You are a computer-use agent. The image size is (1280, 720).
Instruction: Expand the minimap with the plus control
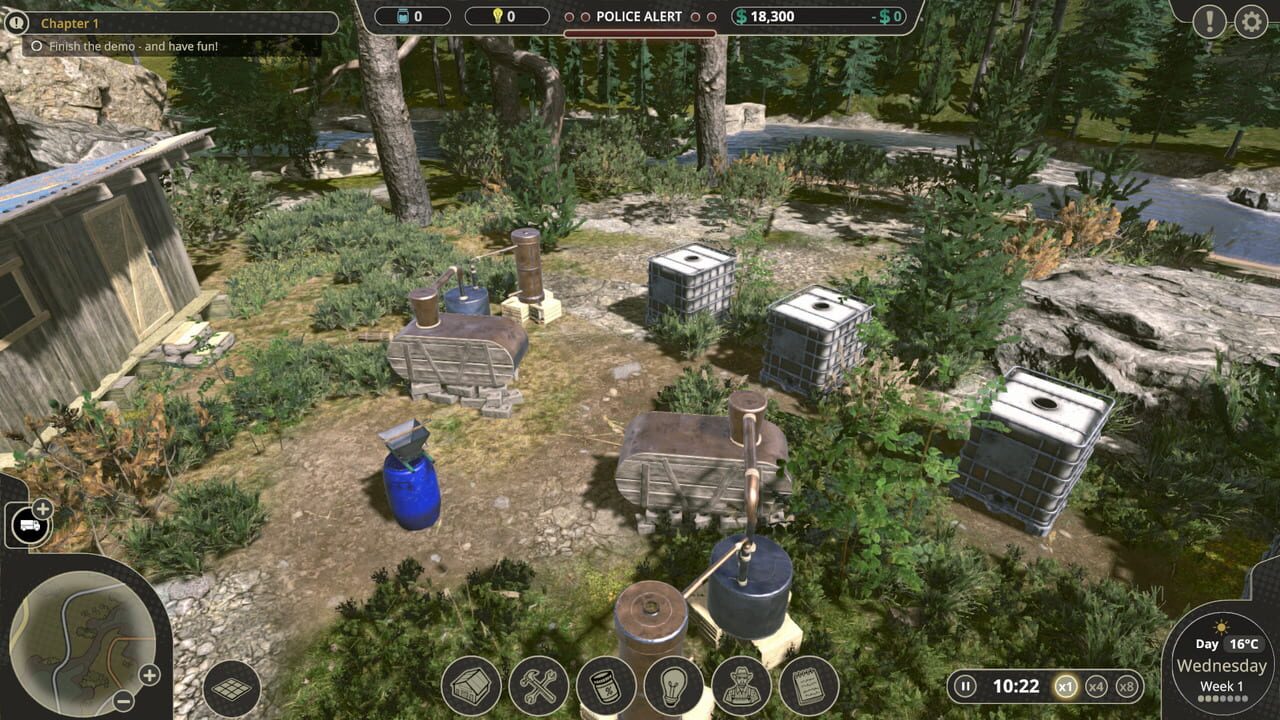coord(148,675)
